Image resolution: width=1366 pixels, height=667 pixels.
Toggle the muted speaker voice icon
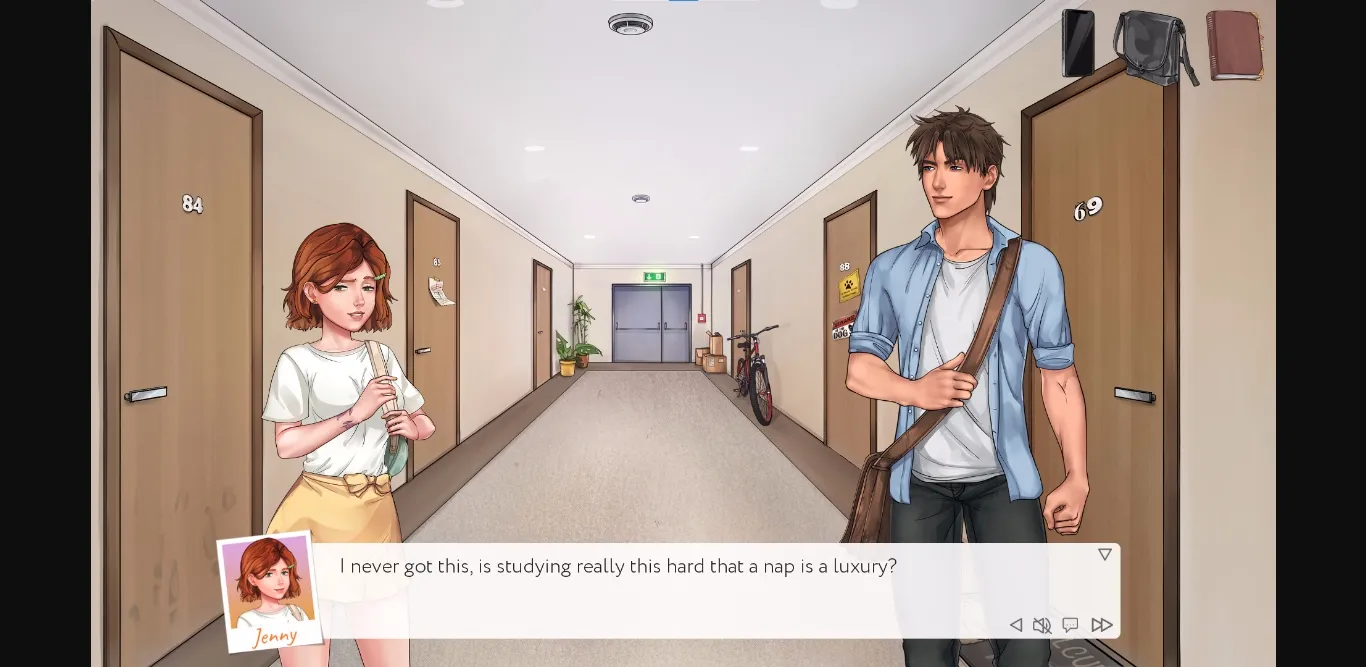click(1042, 625)
